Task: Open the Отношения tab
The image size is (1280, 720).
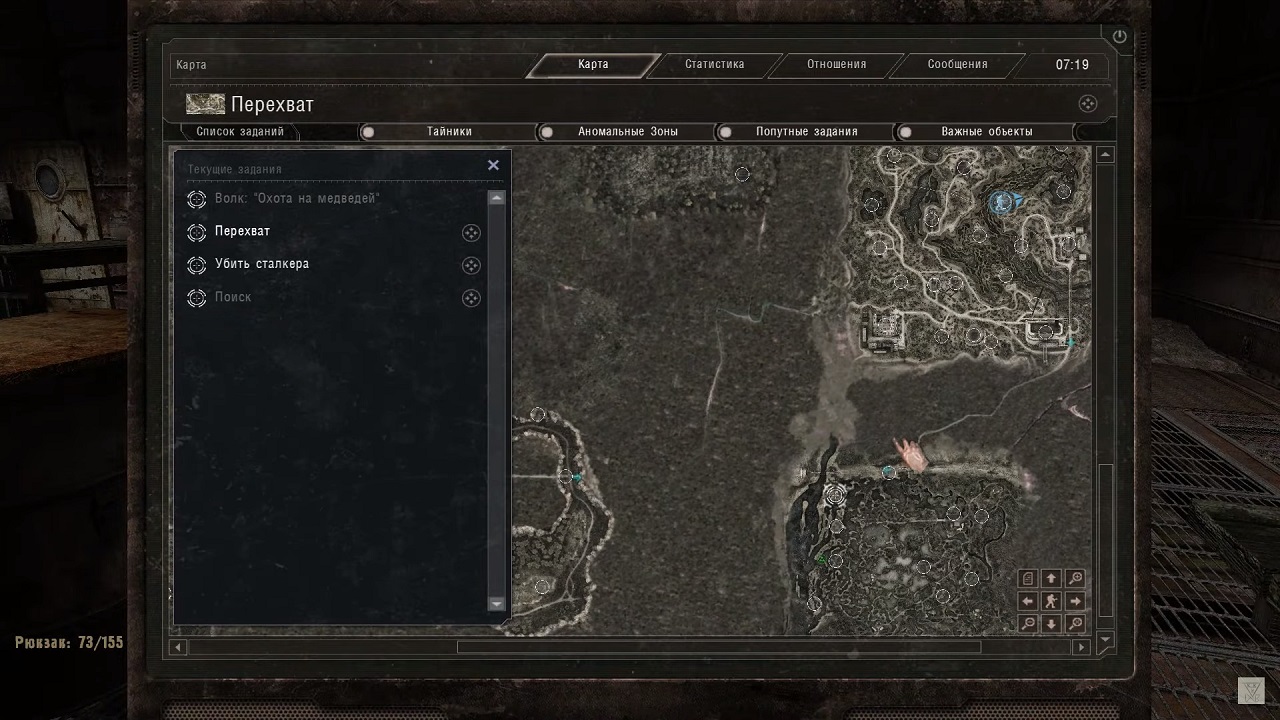Action: 836,65
